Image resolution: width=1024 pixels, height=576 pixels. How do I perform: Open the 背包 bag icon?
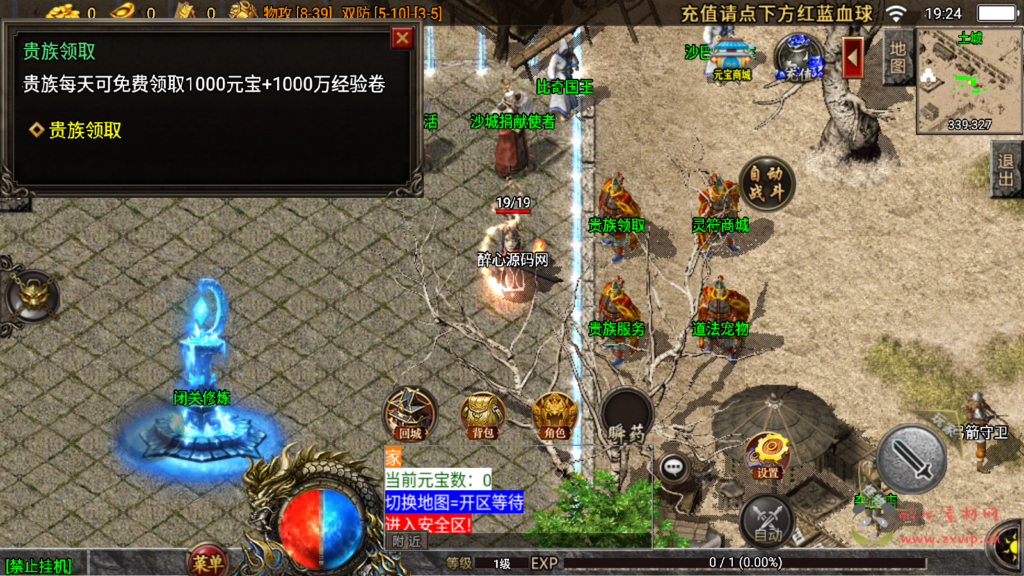pos(481,414)
